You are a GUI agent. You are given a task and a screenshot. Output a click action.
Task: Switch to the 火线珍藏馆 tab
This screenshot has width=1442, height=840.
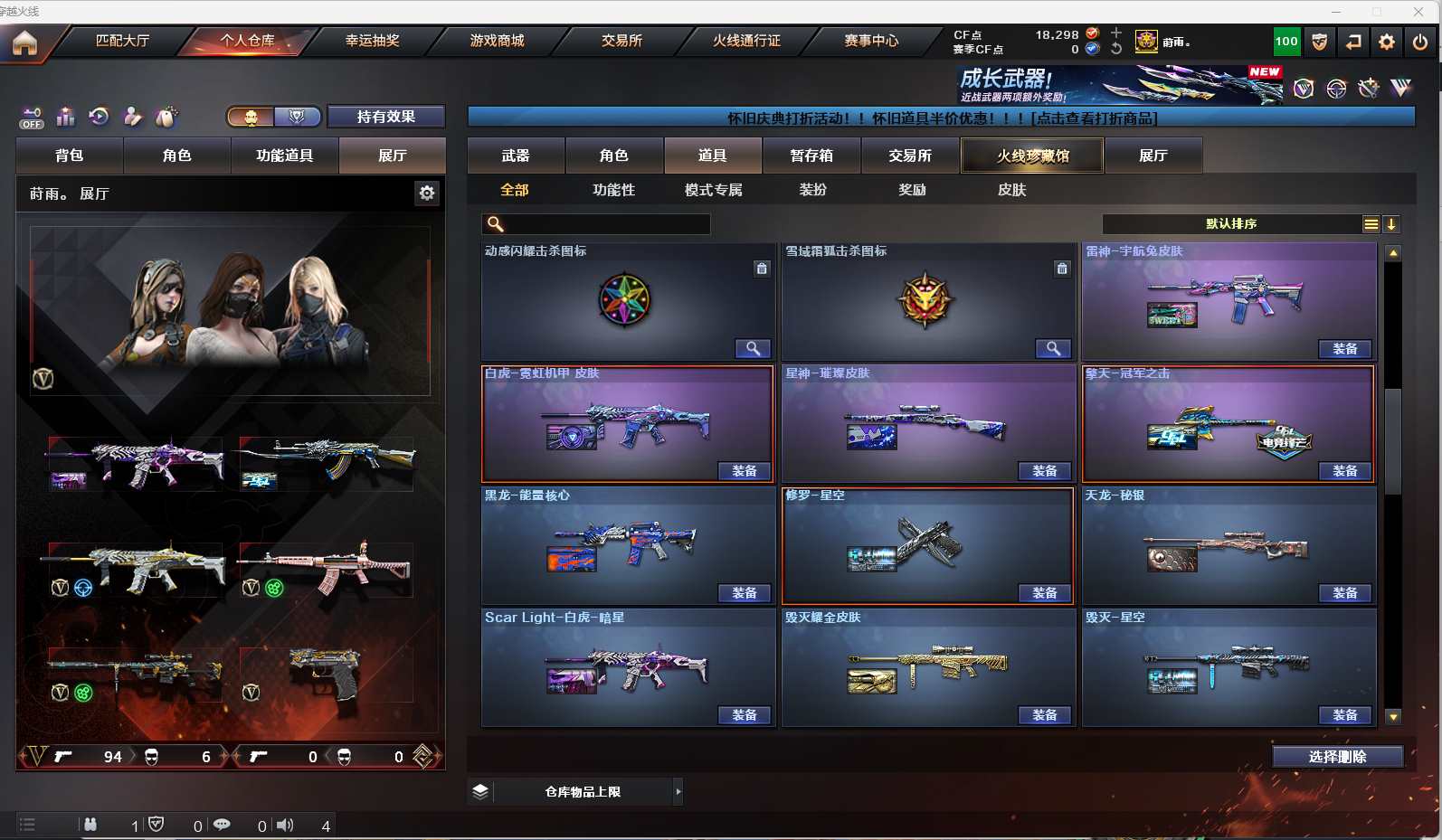tap(1032, 156)
